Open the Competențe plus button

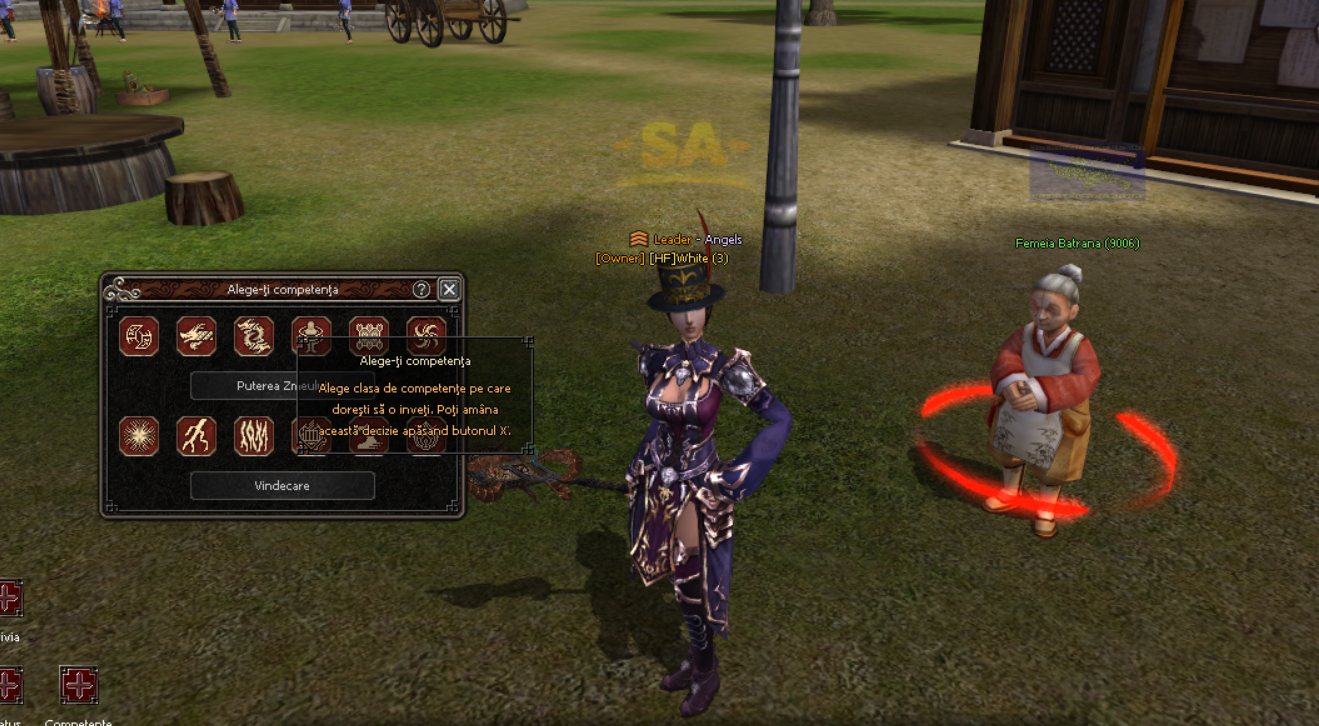(x=78, y=686)
